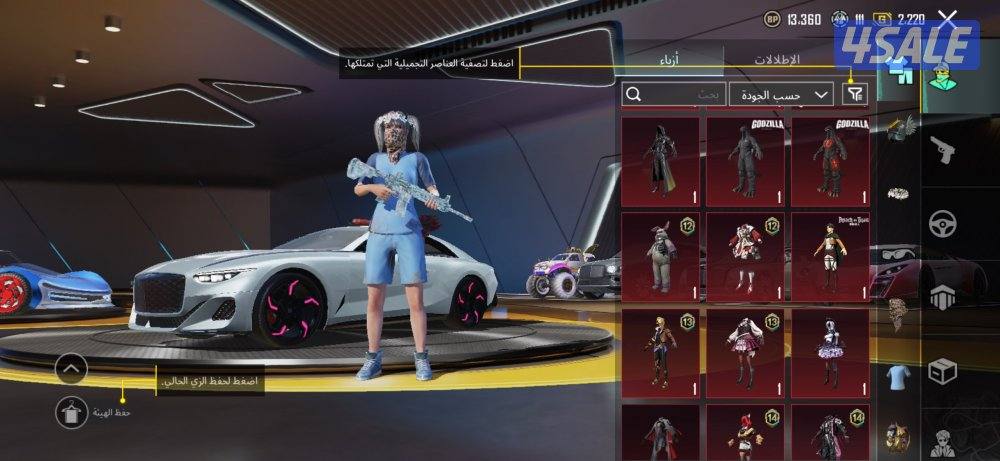This screenshot has height=461, width=1000.
Task: Save the current look with hanger button
Action: (x=71, y=411)
